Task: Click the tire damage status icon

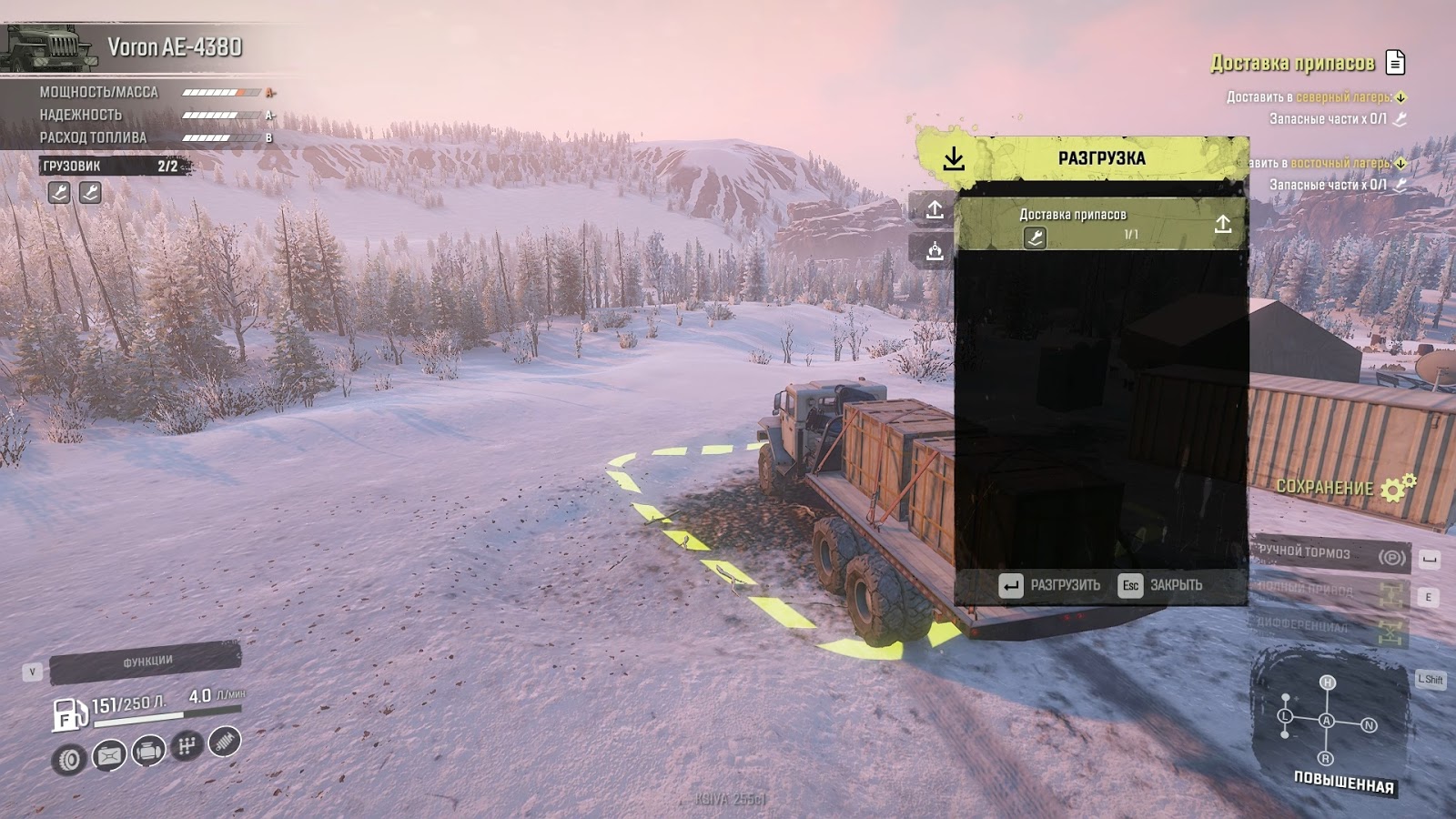Action: tap(69, 759)
